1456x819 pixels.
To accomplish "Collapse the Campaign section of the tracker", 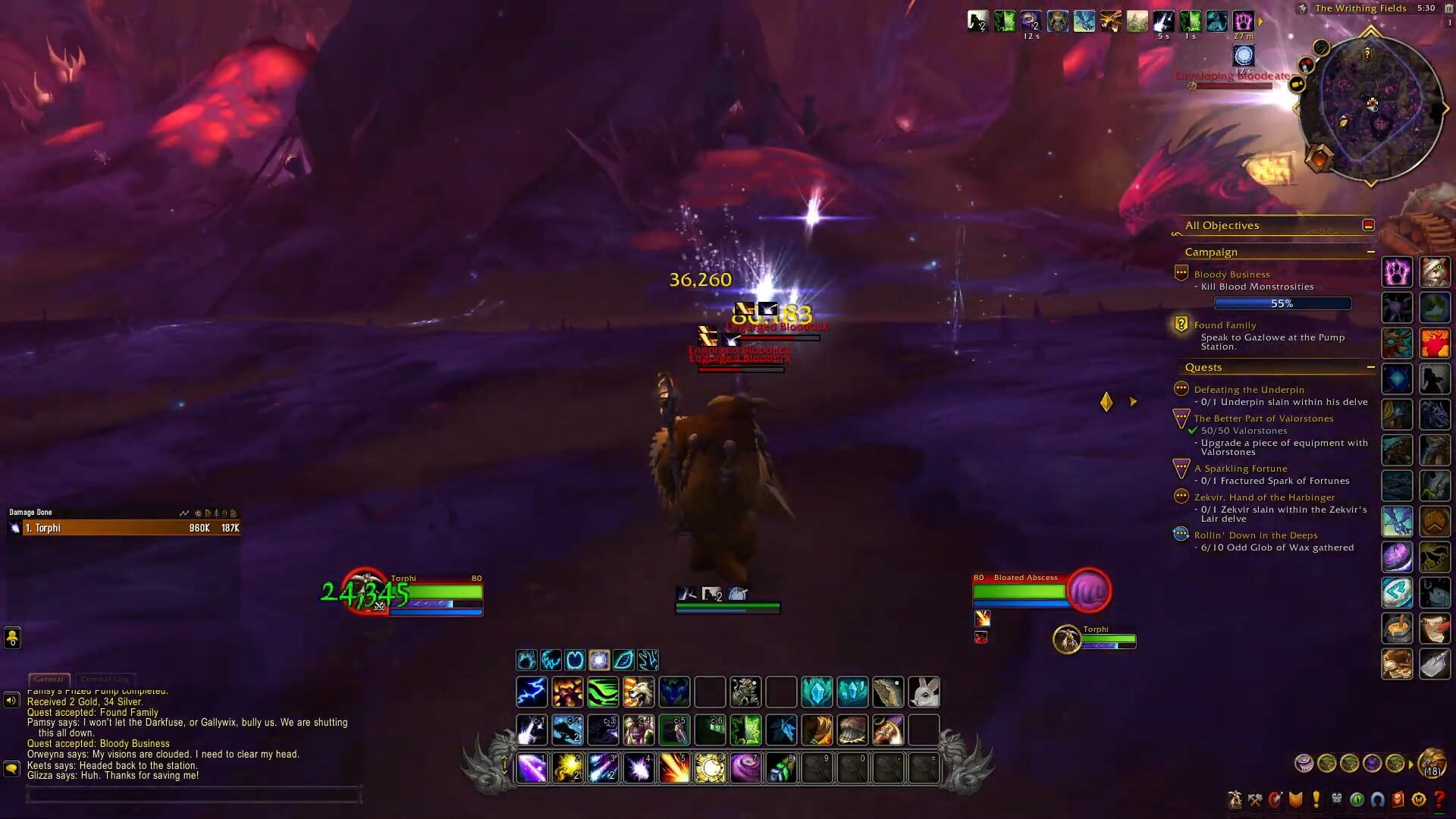I will [x=1370, y=252].
